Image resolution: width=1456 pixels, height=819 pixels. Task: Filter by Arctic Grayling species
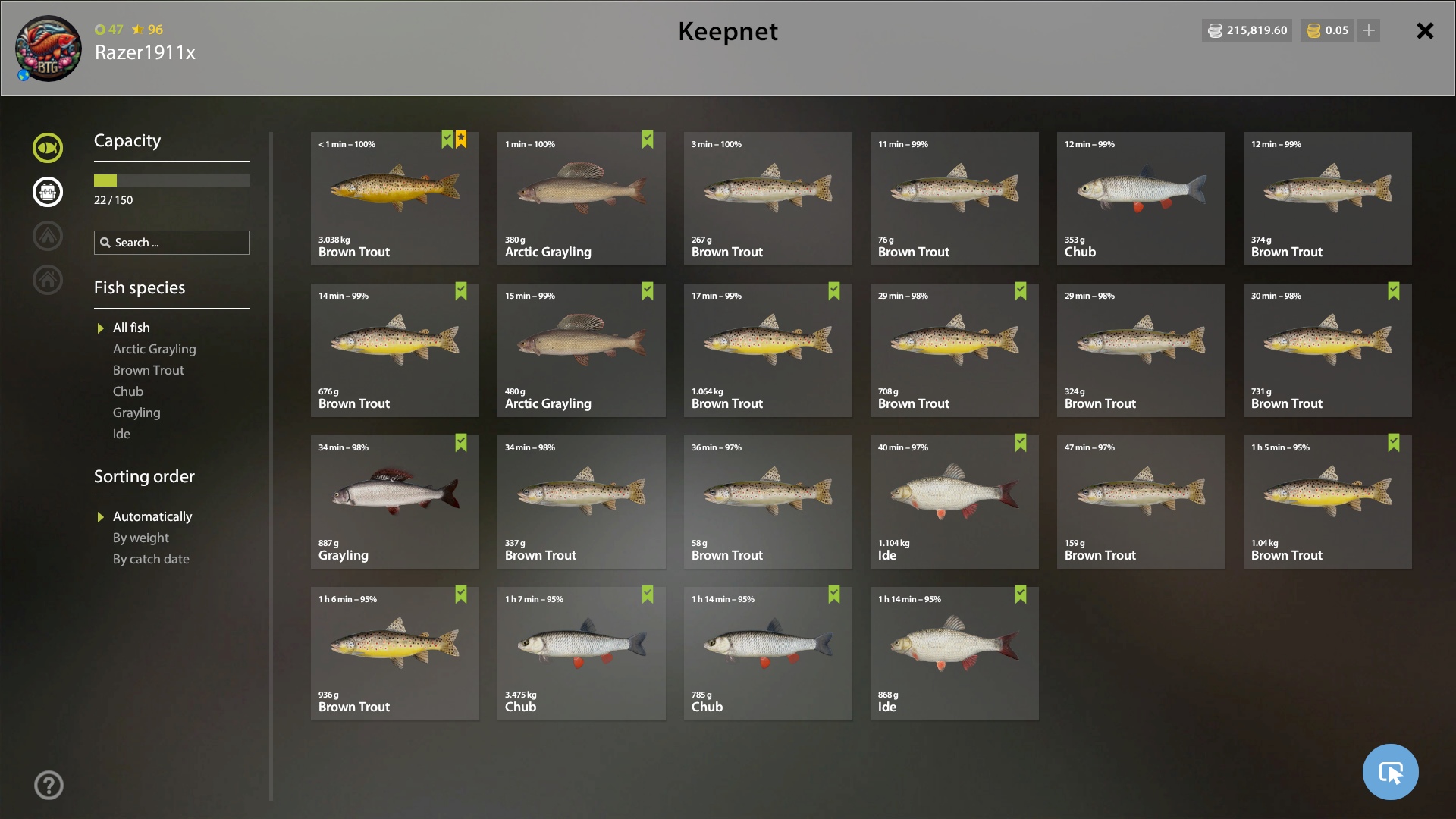pos(154,349)
